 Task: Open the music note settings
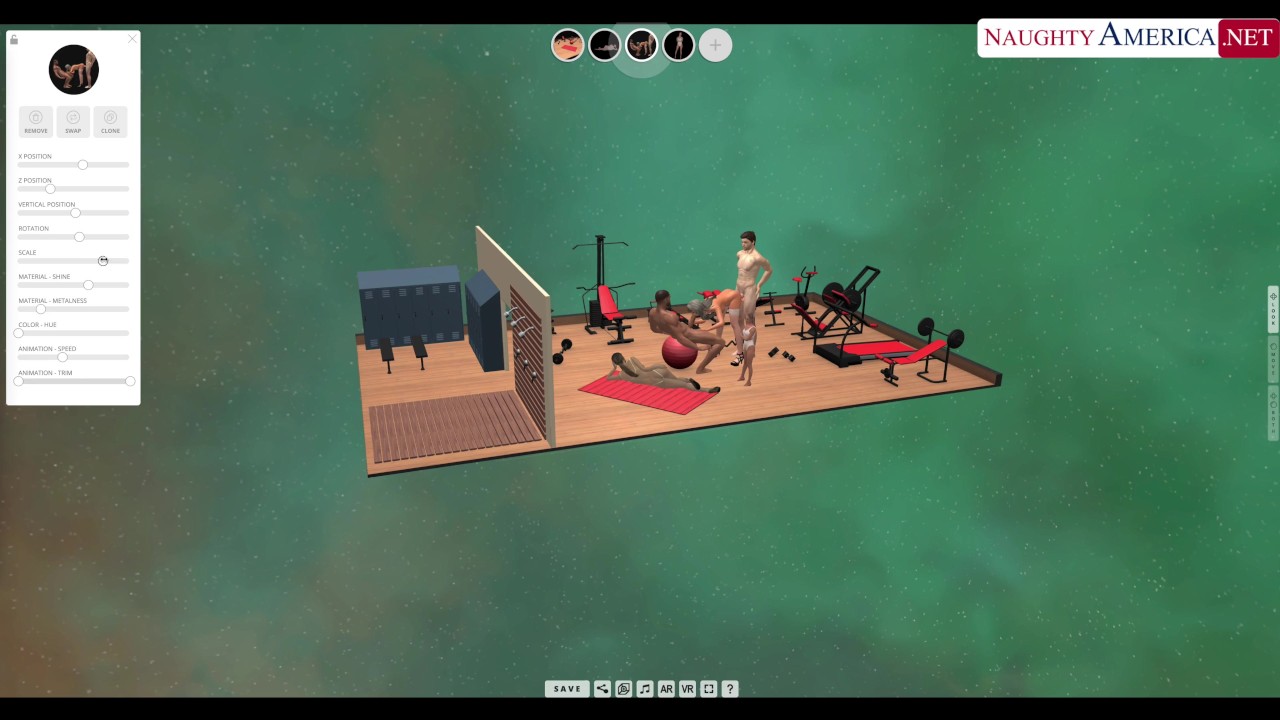(x=645, y=689)
